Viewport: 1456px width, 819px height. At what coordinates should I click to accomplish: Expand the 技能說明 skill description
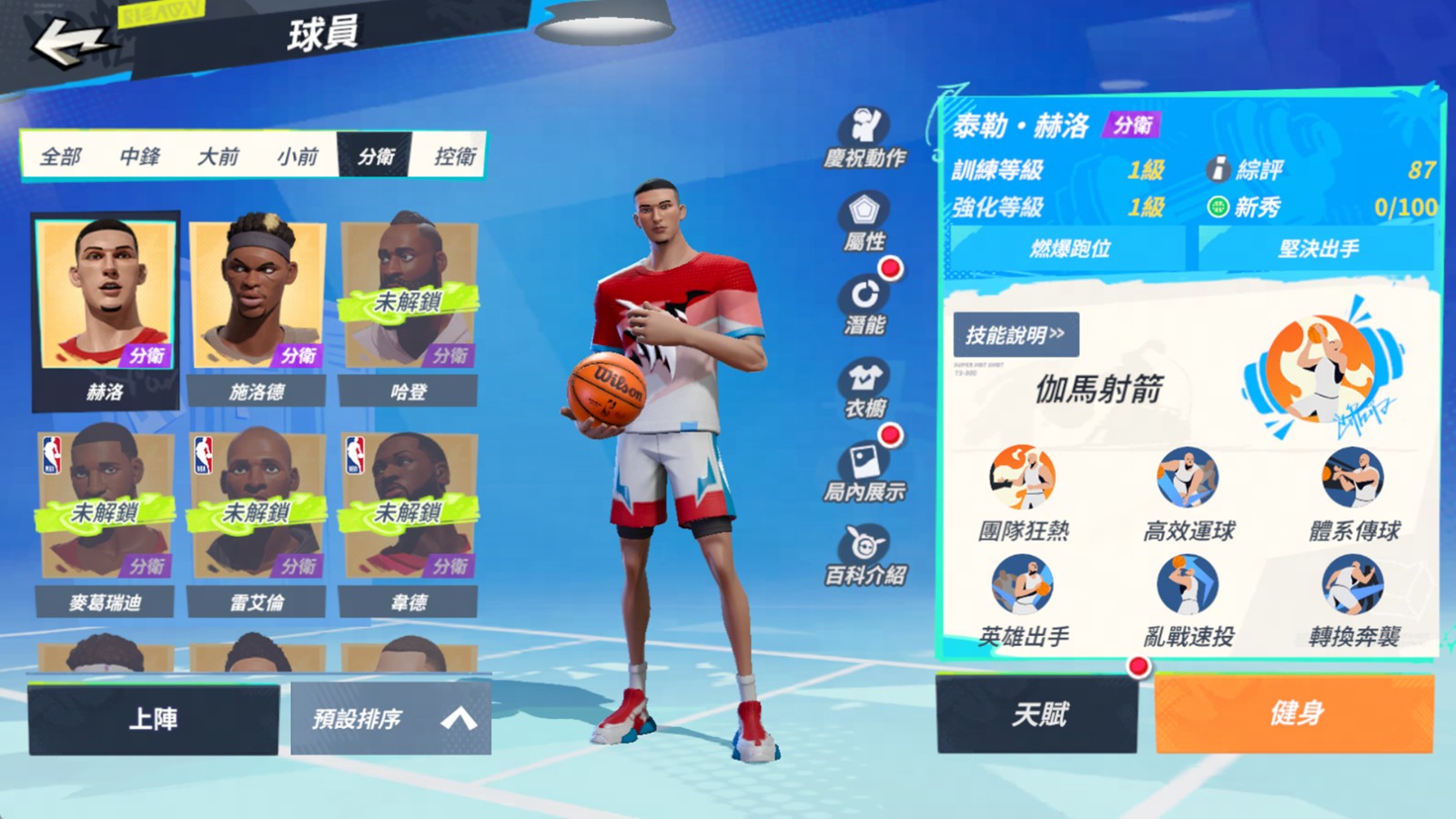click(x=1016, y=334)
